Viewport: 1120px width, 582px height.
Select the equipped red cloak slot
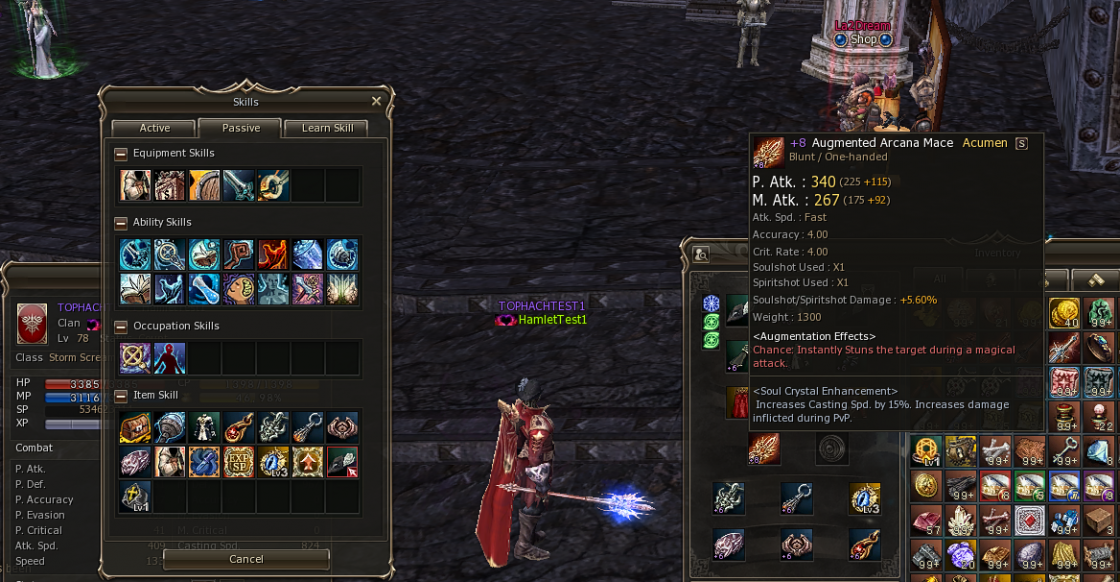tap(740, 402)
